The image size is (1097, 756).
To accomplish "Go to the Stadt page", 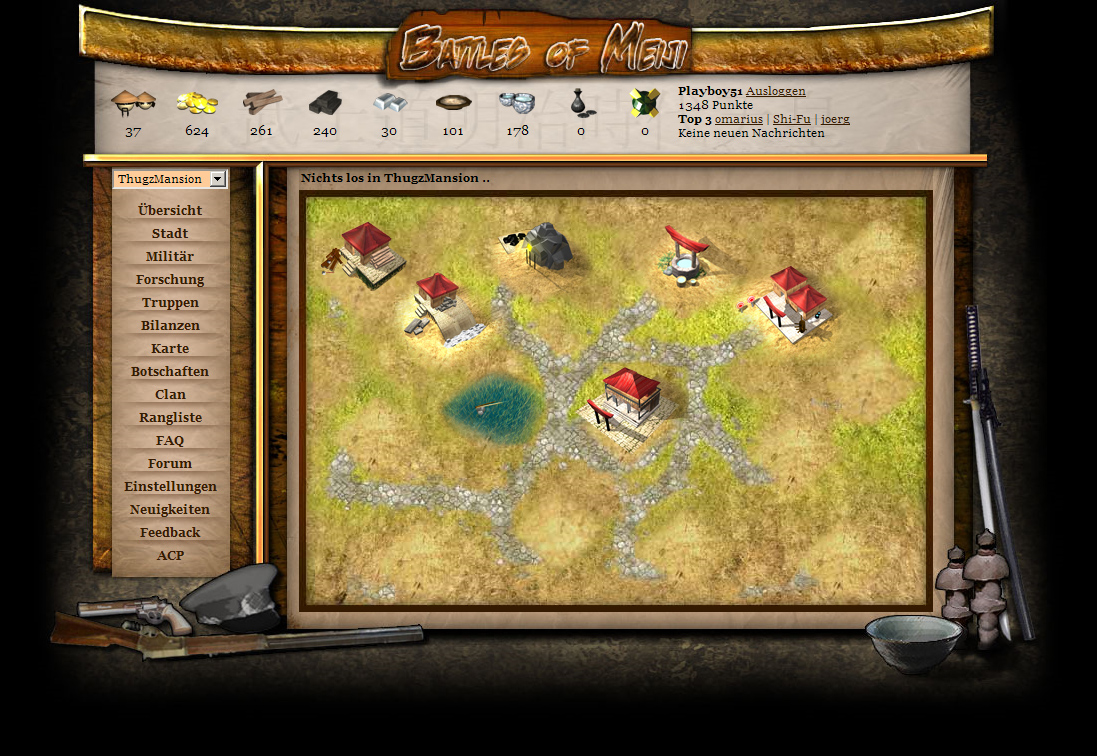I will pos(170,234).
